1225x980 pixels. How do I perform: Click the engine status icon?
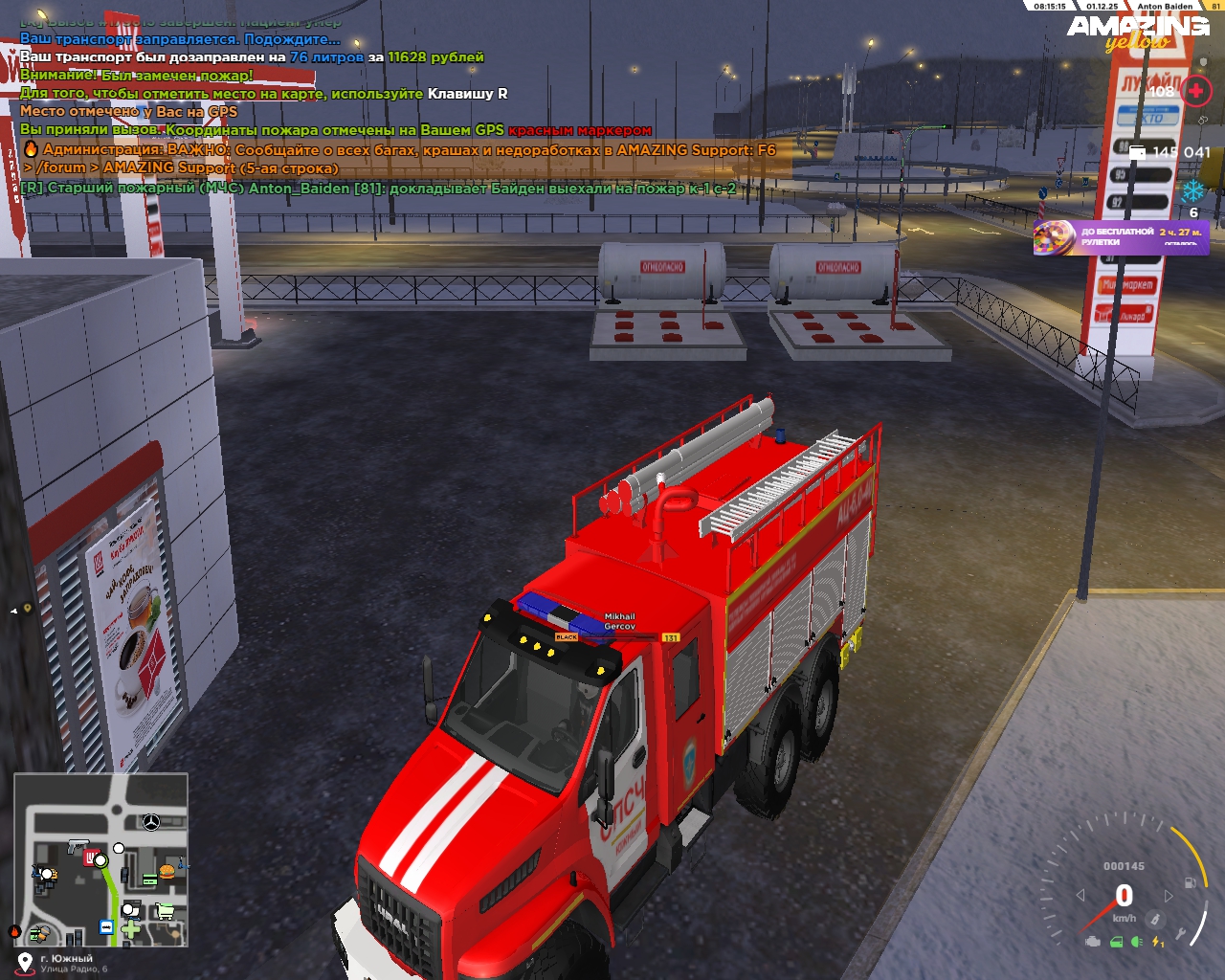click(1092, 942)
